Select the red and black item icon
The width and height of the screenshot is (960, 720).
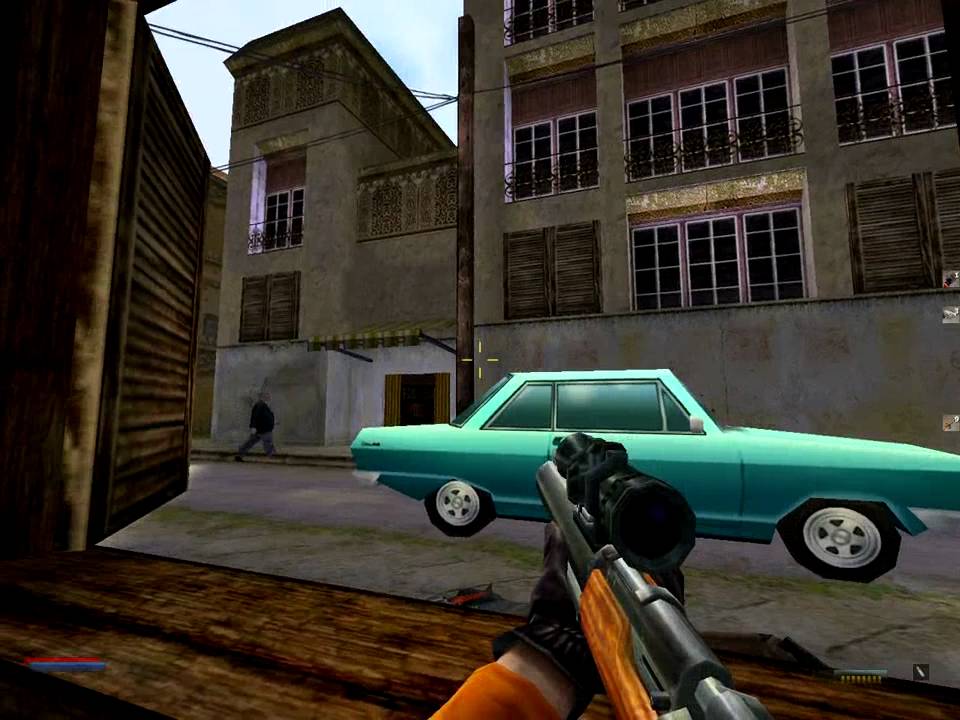click(x=950, y=281)
